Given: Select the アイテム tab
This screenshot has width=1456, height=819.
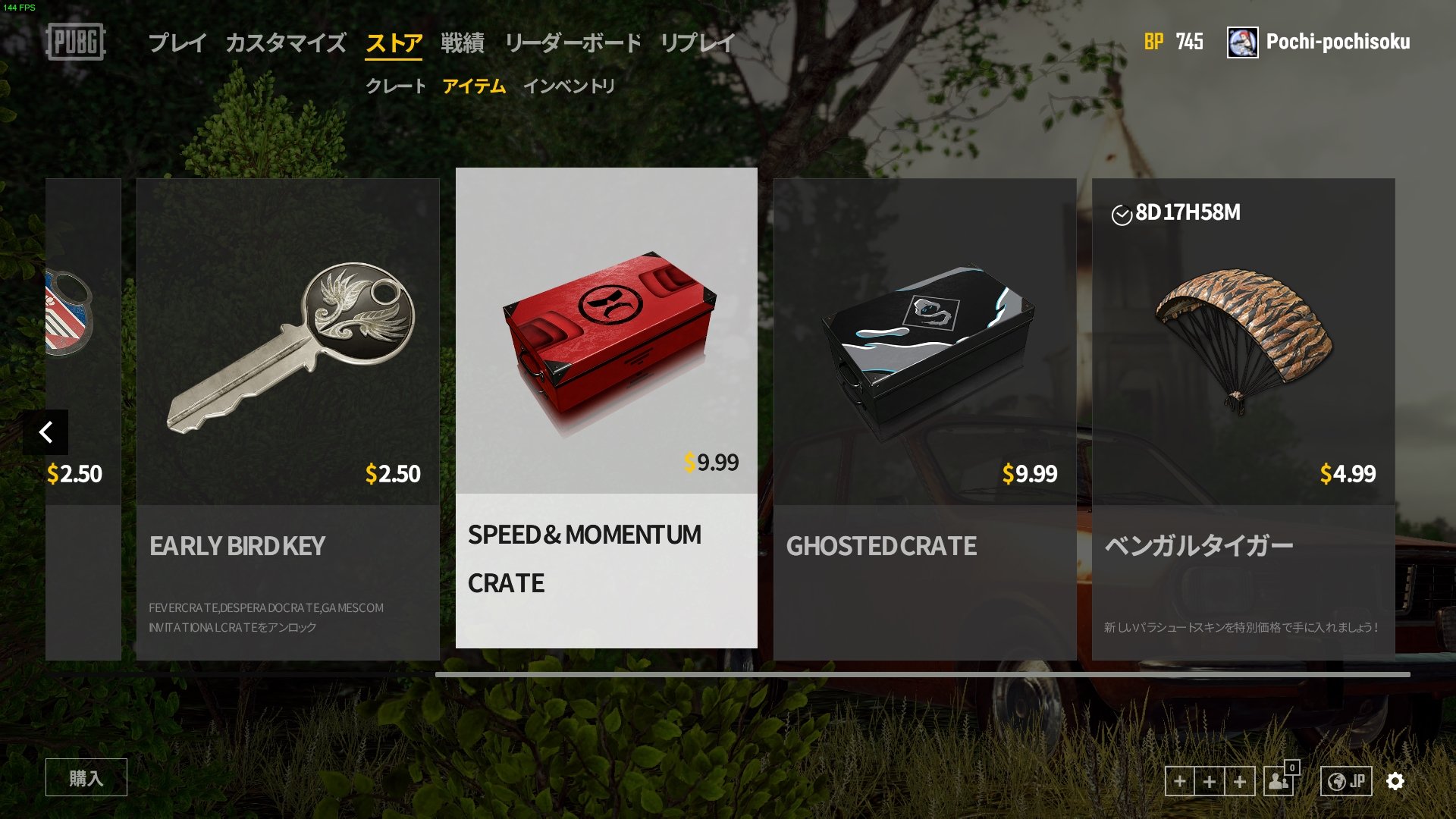Looking at the screenshot, I should click(475, 86).
